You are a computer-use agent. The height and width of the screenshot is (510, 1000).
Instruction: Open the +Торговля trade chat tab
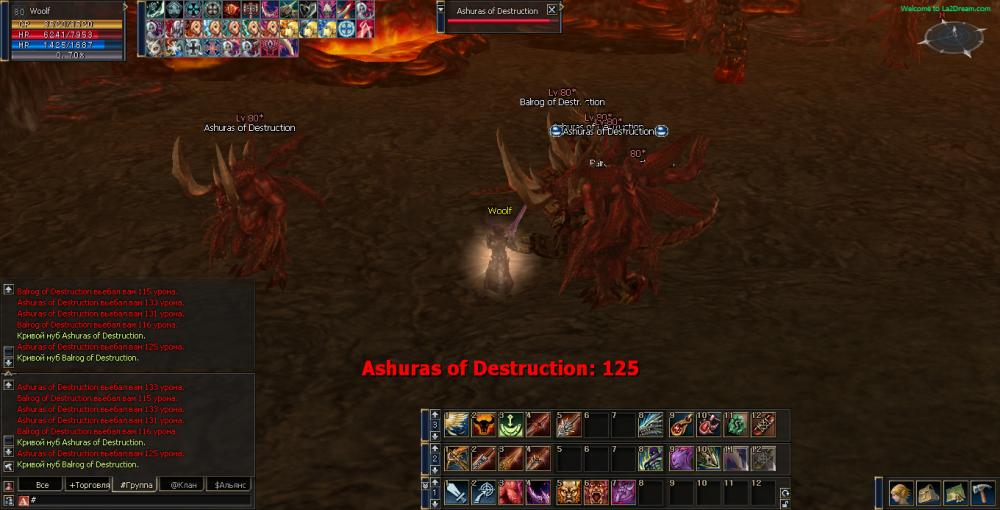[88, 485]
